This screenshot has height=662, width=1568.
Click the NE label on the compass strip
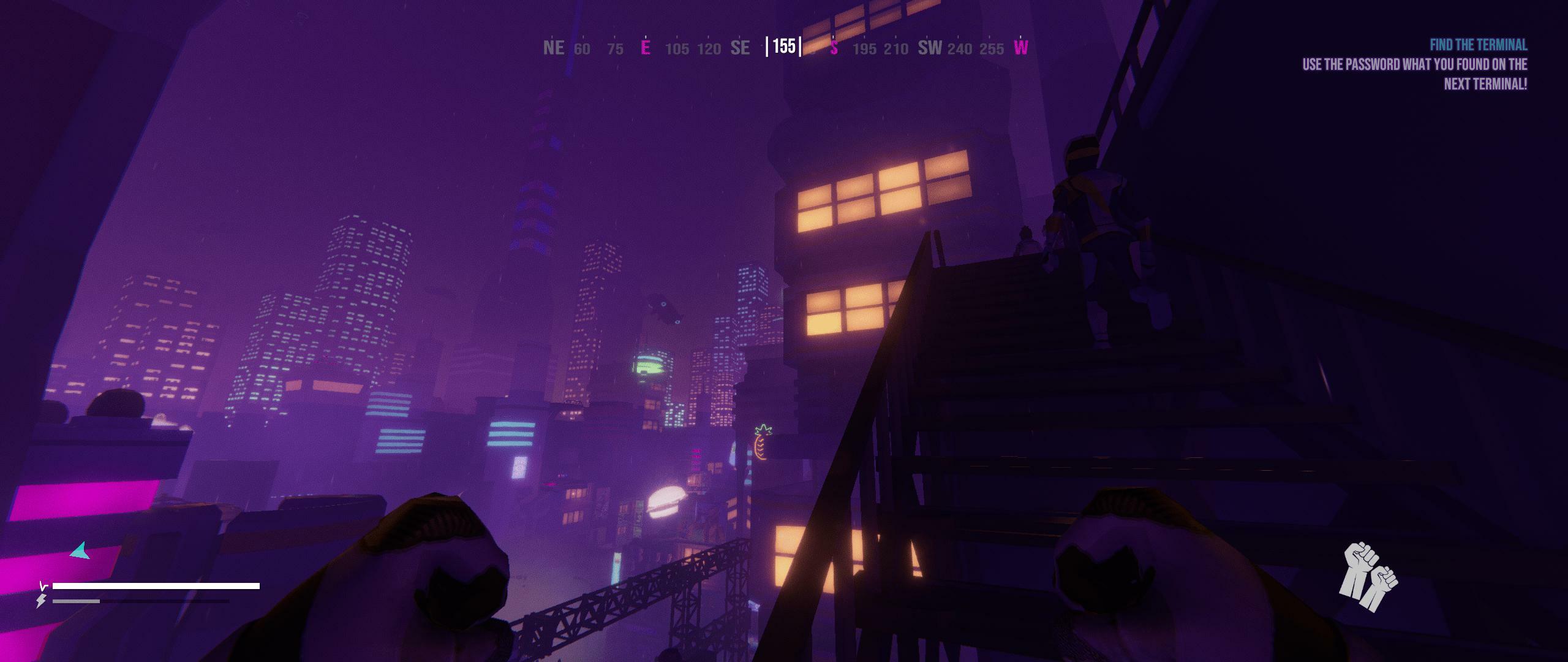point(553,48)
